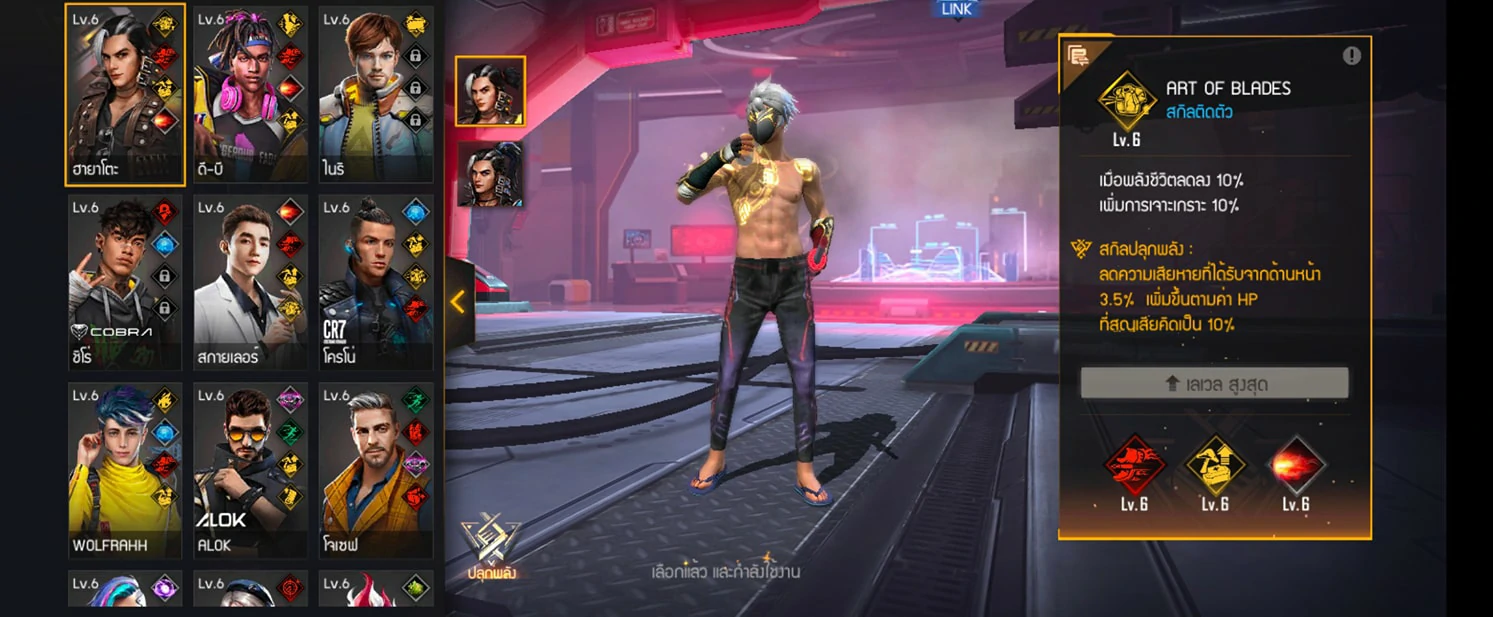Select the Chrono CR7 character card

click(375, 283)
